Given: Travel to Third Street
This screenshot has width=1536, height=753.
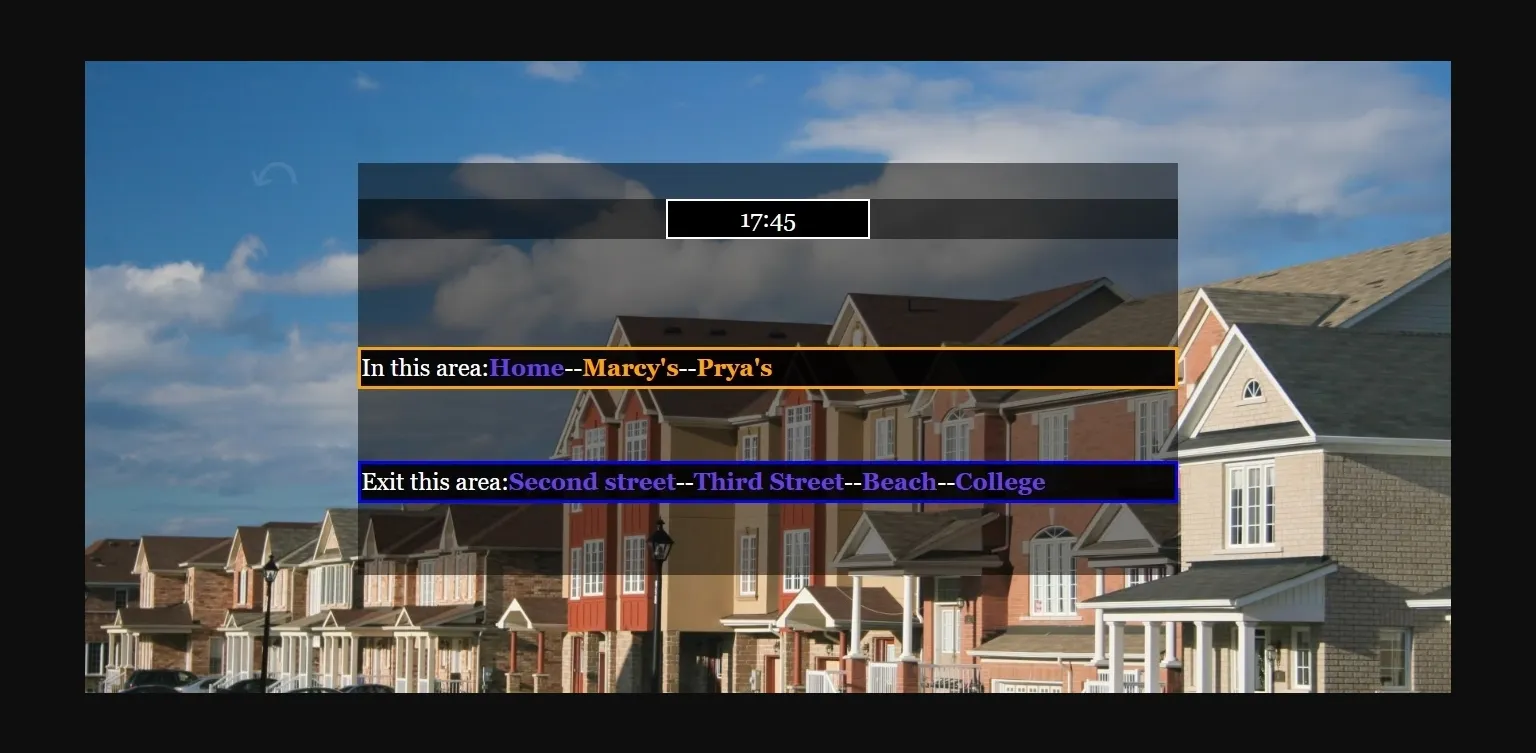Looking at the screenshot, I should (770, 481).
